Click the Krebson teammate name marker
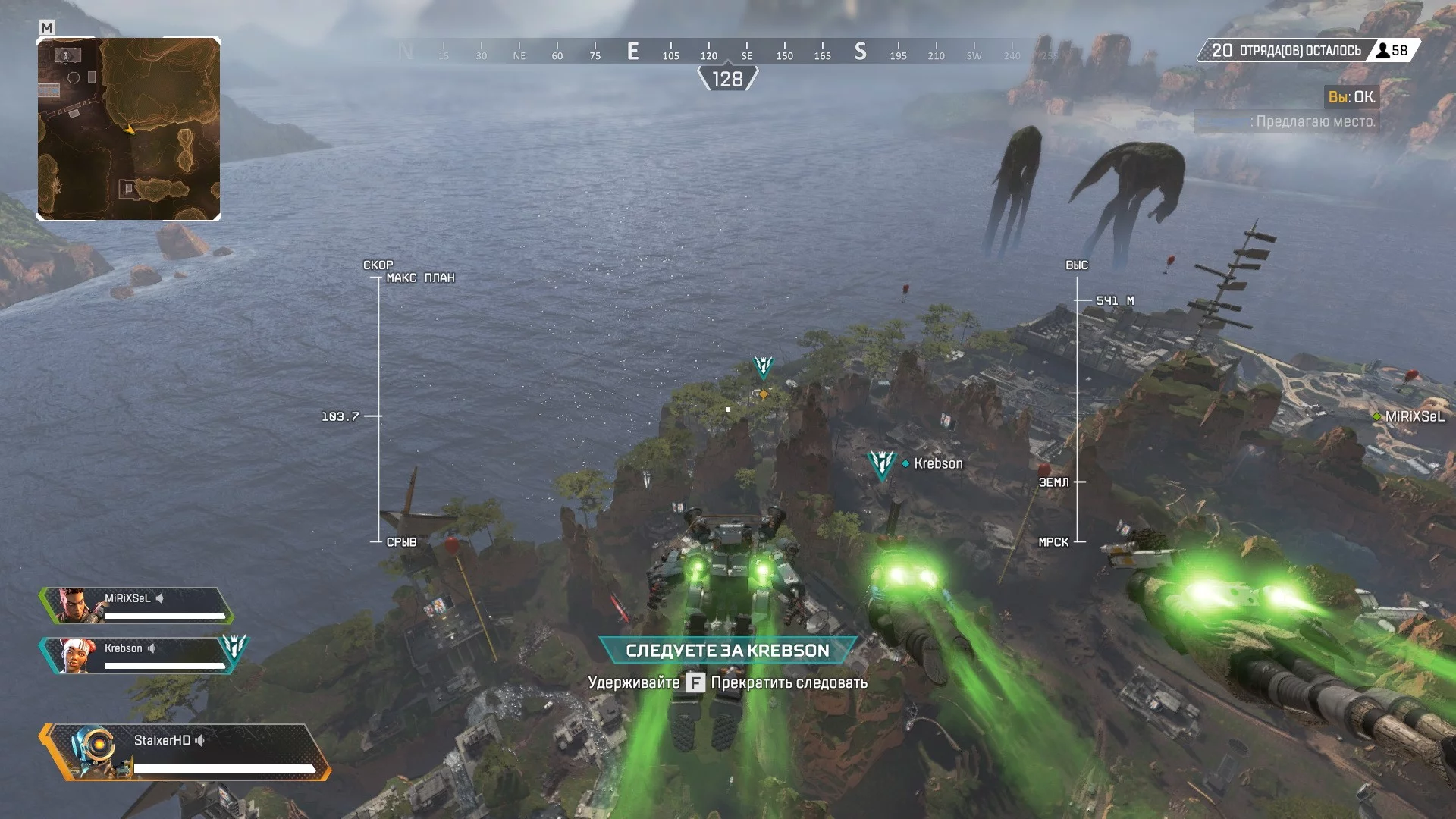The width and height of the screenshot is (1456, 819). click(x=937, y=463)
